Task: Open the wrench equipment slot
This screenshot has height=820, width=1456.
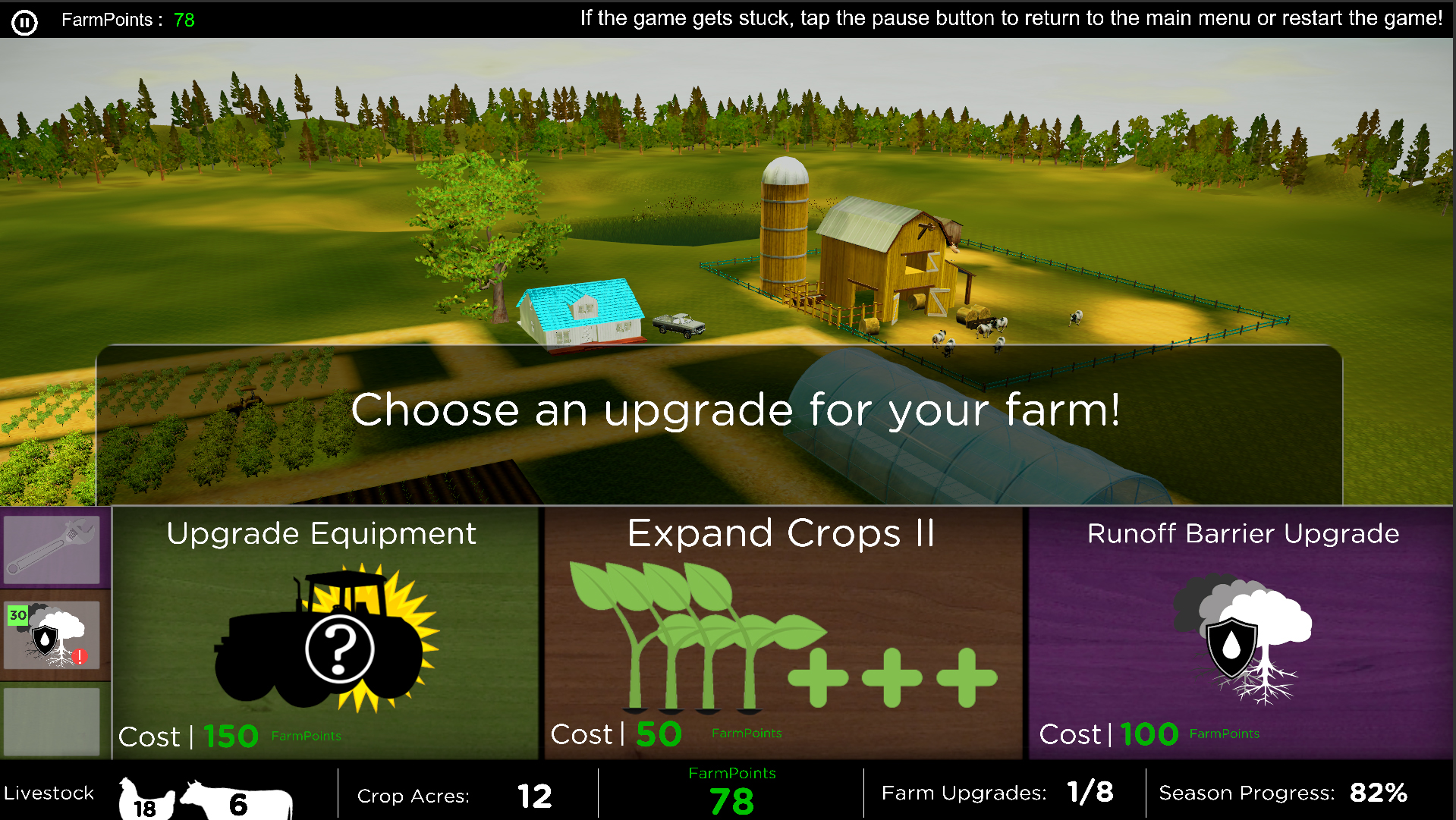Action: (53, 549)
